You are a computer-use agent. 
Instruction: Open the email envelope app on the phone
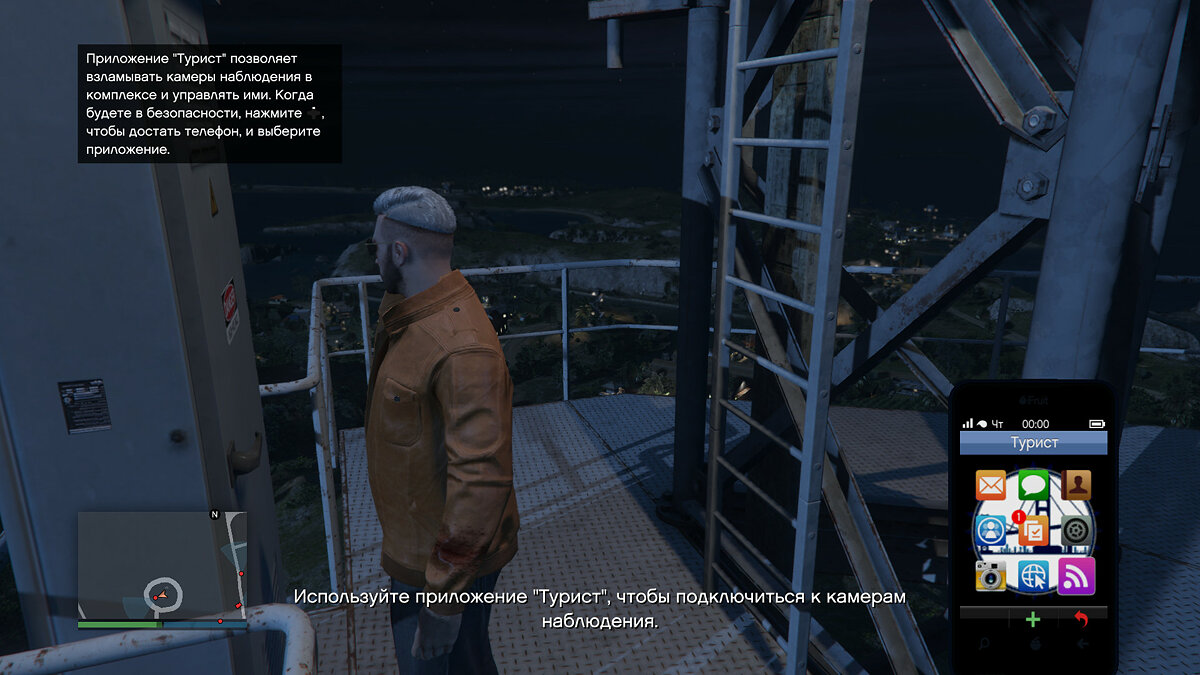tap(991, 486)
